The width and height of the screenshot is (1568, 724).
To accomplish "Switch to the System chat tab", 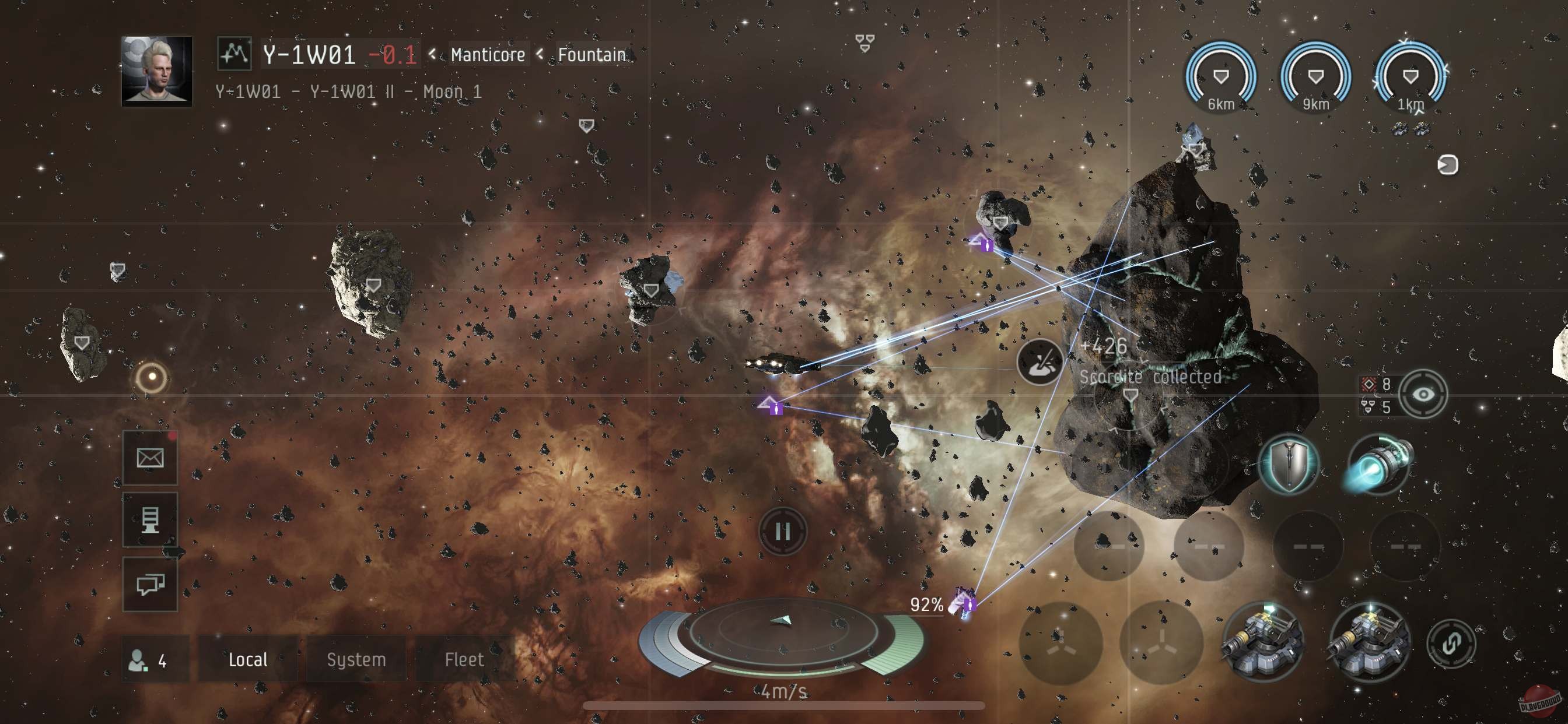I will [355, 659].
